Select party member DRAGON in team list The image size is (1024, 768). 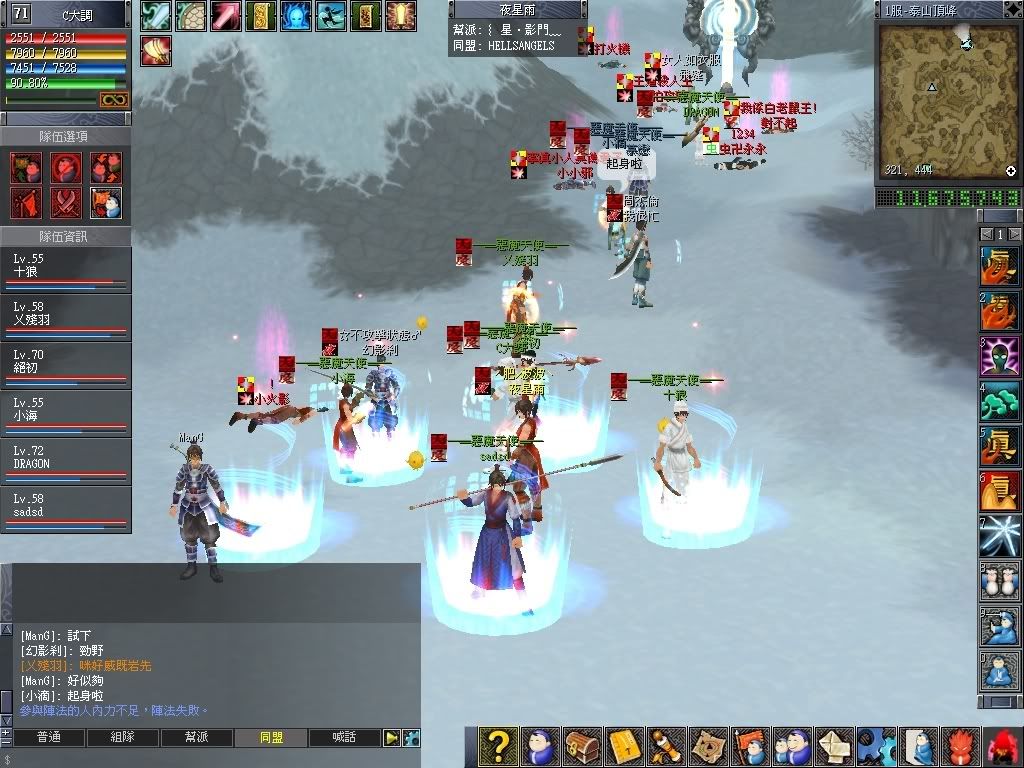66,462
